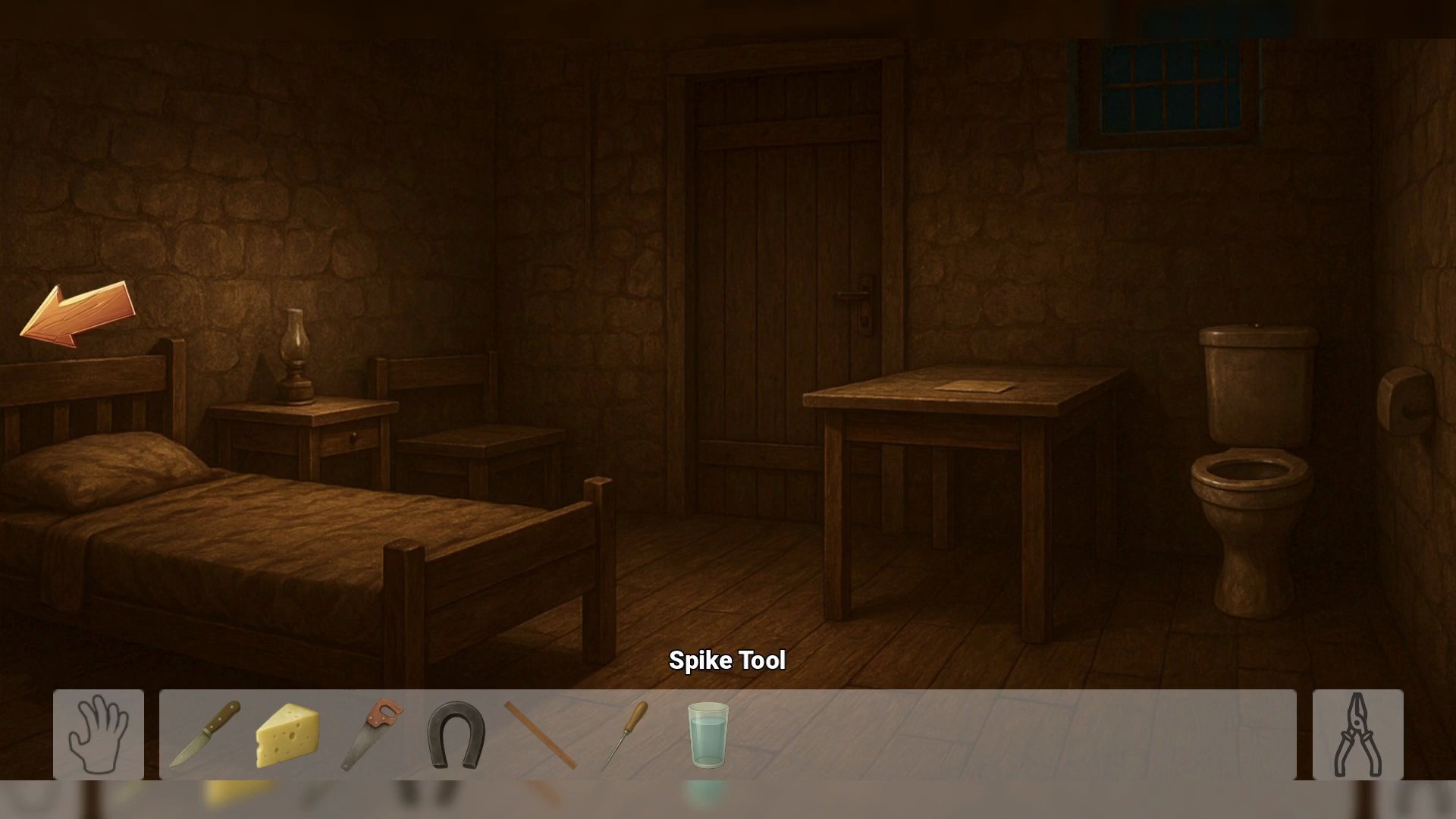Inspect the toilet tank lid

[1255, 334]
